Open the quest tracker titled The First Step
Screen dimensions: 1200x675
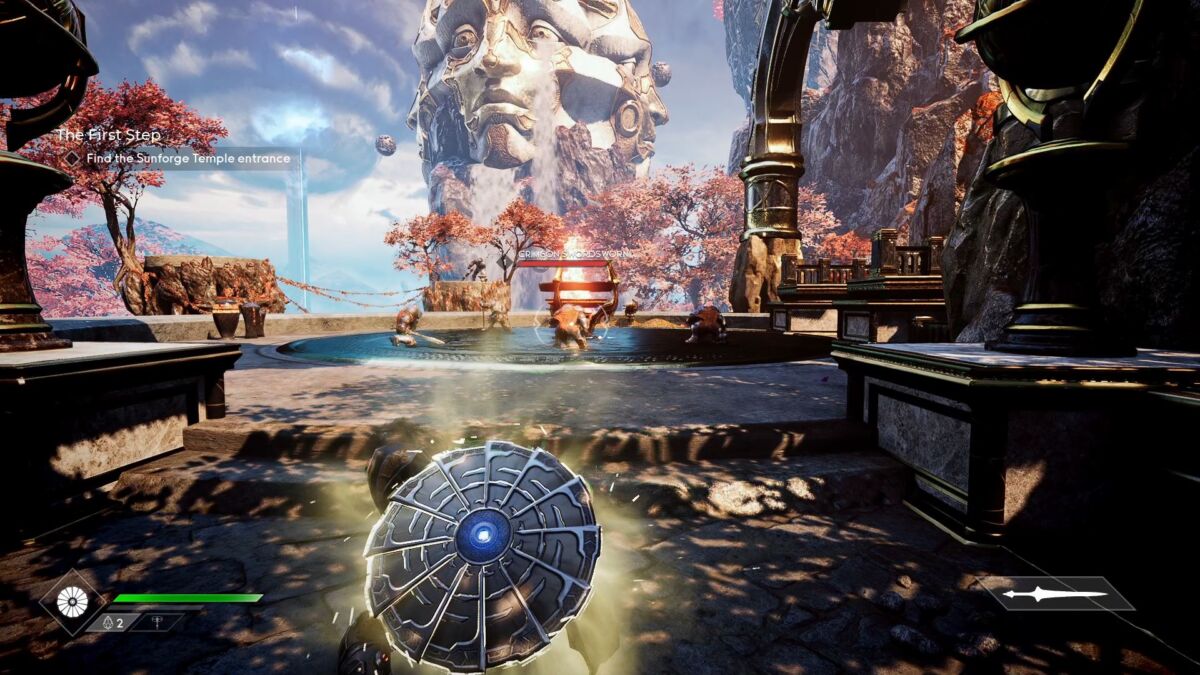click(x=108, y=135)
